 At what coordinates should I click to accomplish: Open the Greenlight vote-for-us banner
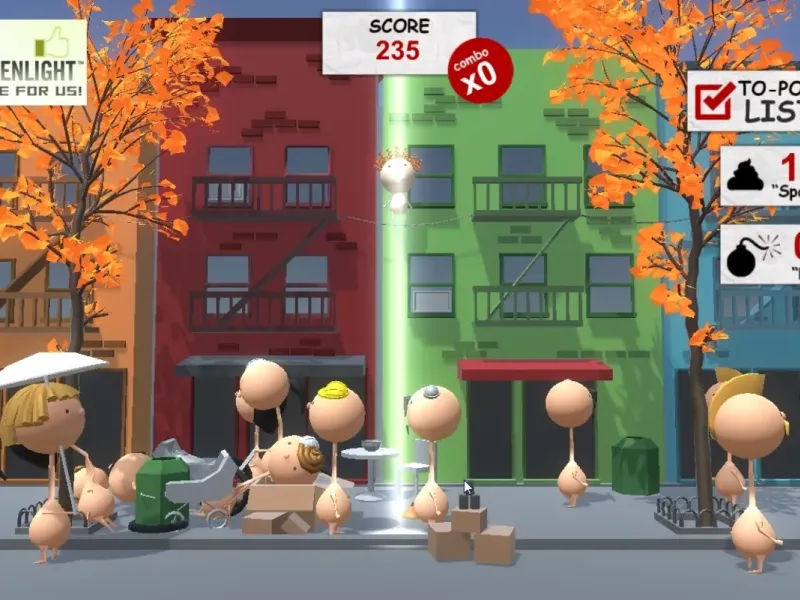[x=42, y=61]
